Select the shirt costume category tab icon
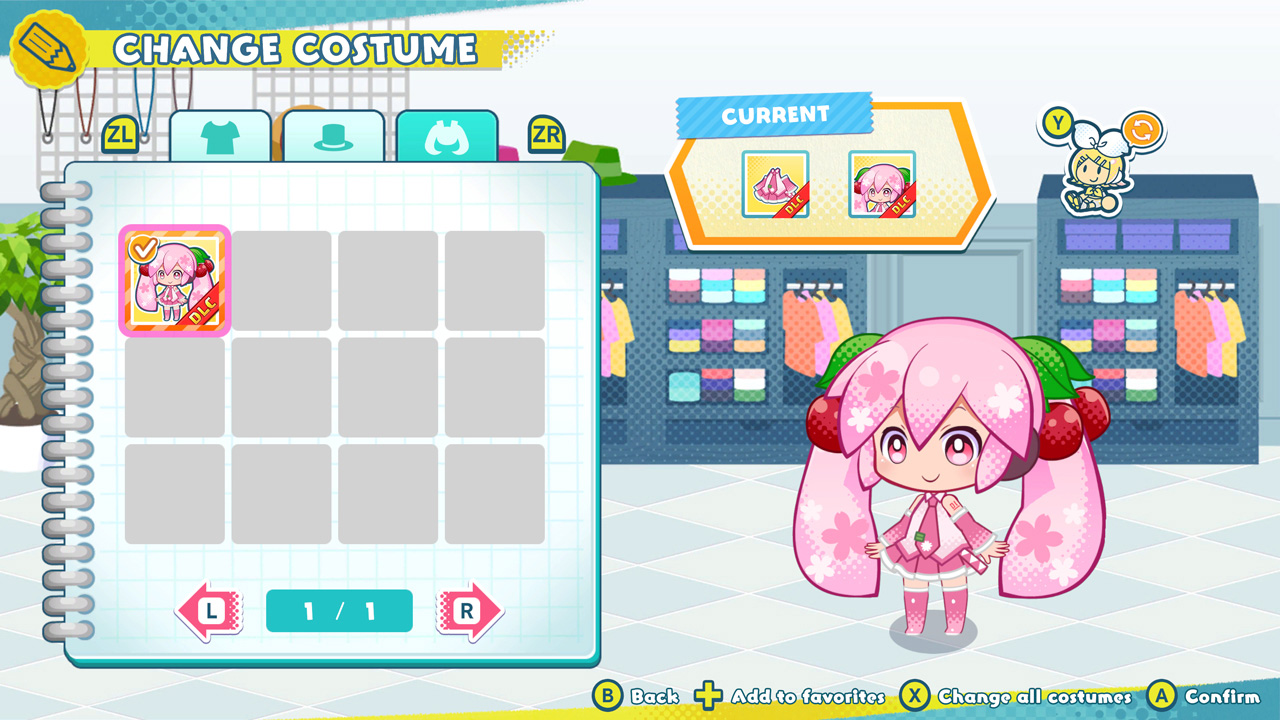This screenshot has width=1280, height=720. (221, 135)
